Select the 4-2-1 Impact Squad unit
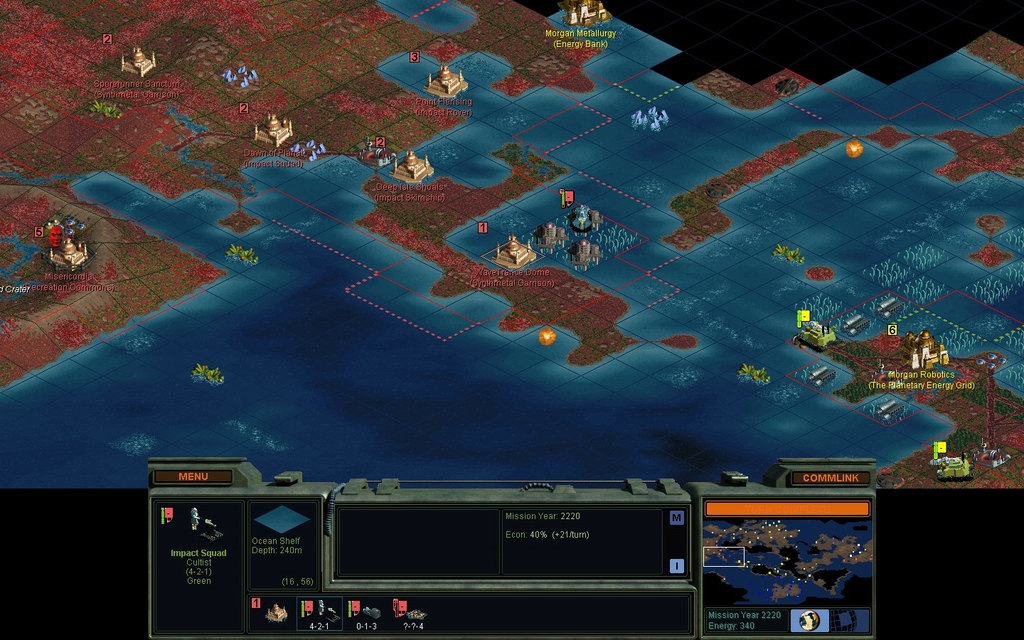 [x=320, y=612]
